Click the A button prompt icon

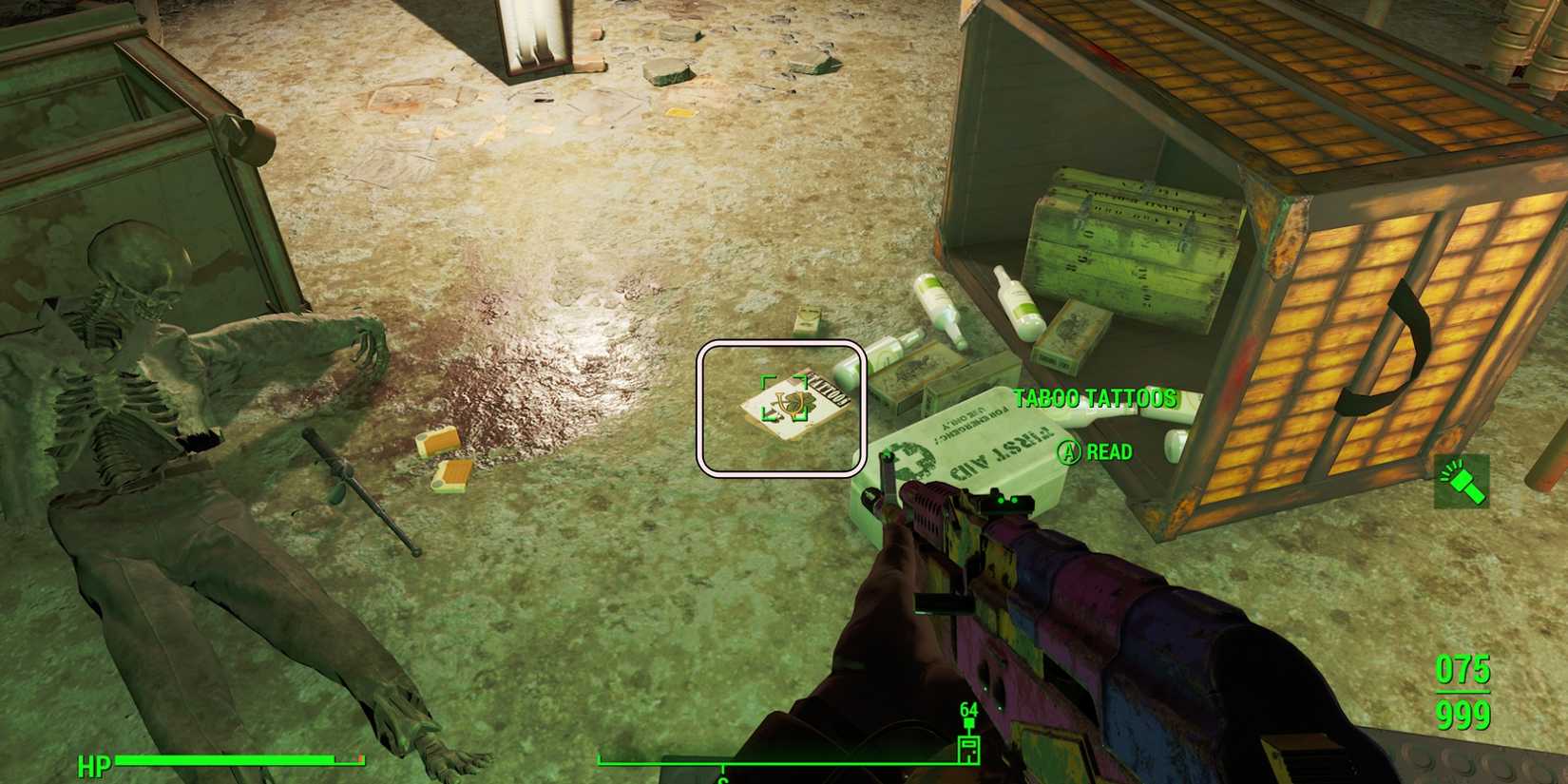[x=1068, y=452]
